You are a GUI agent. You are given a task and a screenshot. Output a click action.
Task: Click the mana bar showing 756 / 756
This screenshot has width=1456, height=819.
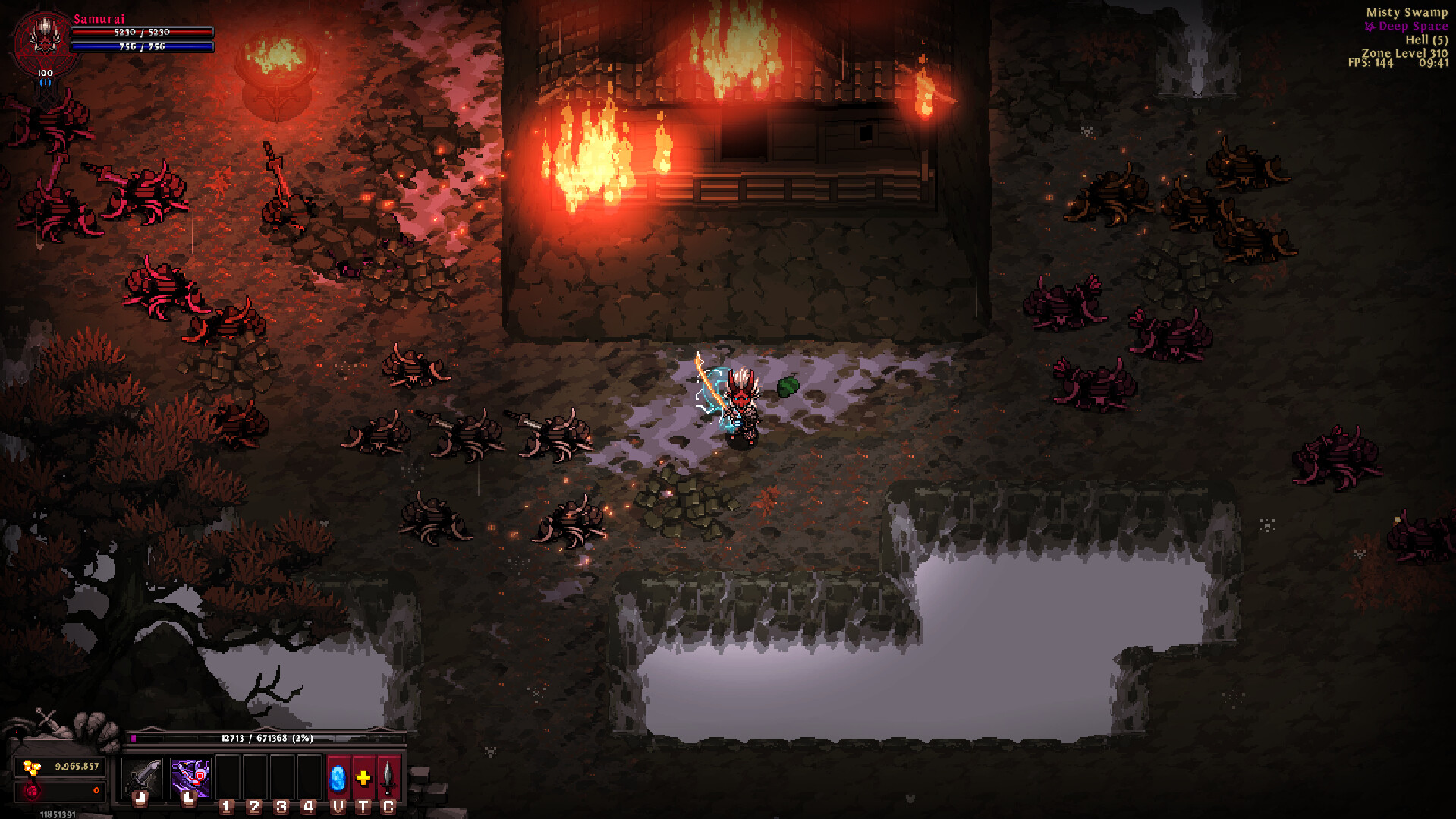pyautogui.click(x=141, y=47)
